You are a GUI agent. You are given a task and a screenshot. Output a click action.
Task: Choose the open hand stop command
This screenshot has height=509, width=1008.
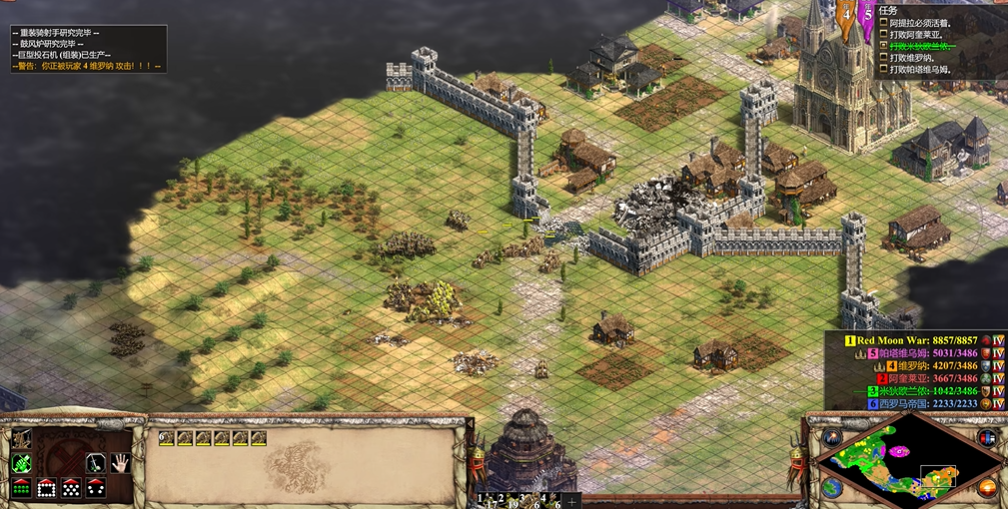(x=121, y=463)
